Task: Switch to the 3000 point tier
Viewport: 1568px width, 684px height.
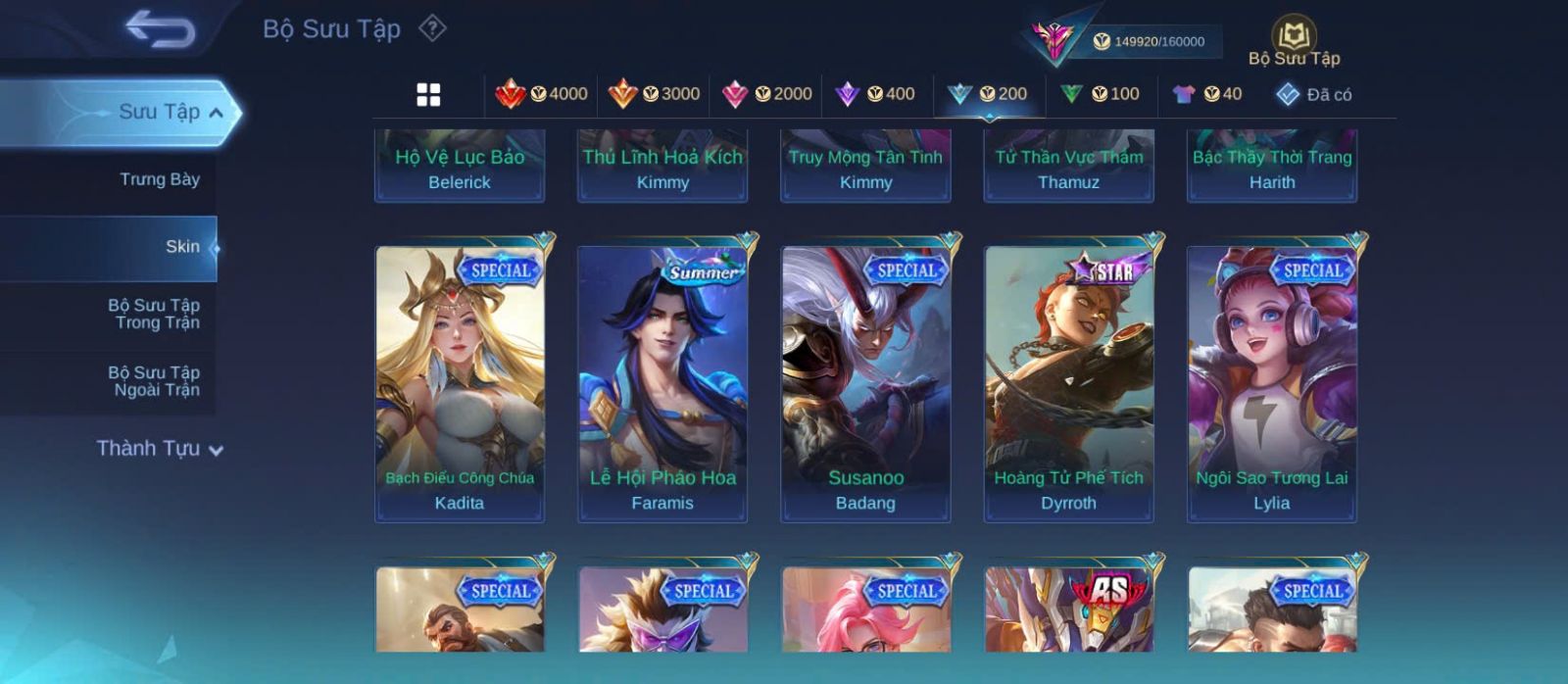Action: click(655, 94)
